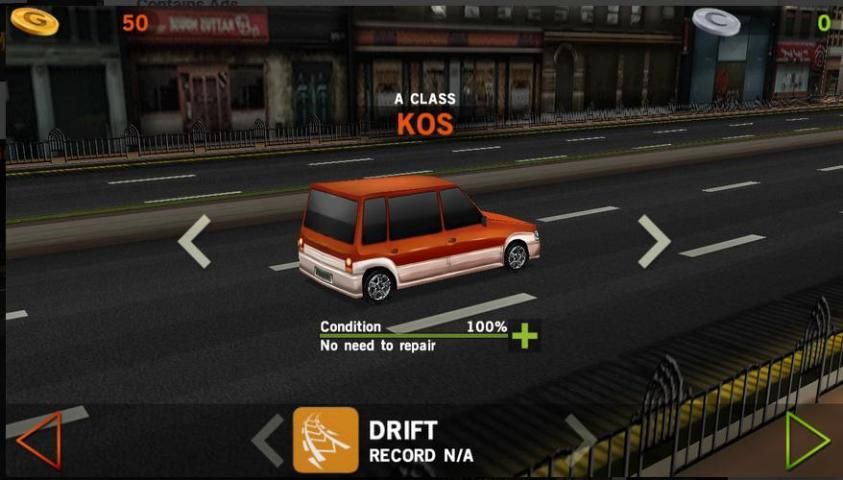Show the previous car with left chevron
The image size is (843, 480).
195,241
